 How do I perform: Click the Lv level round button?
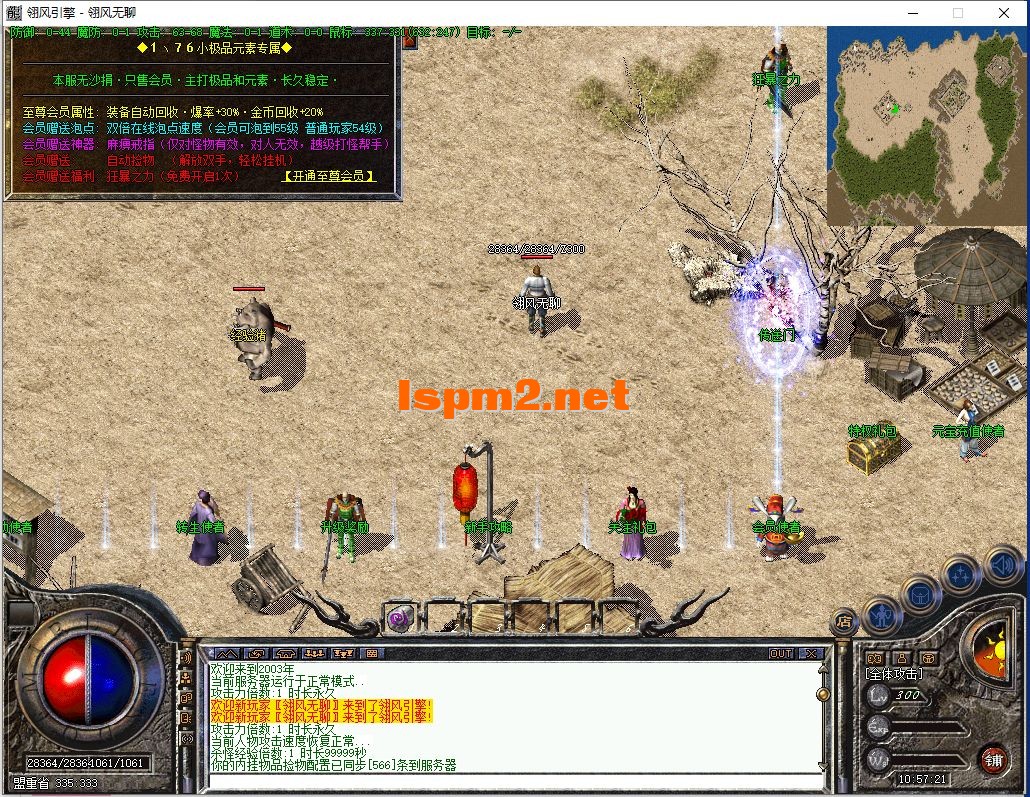(878, 695)
